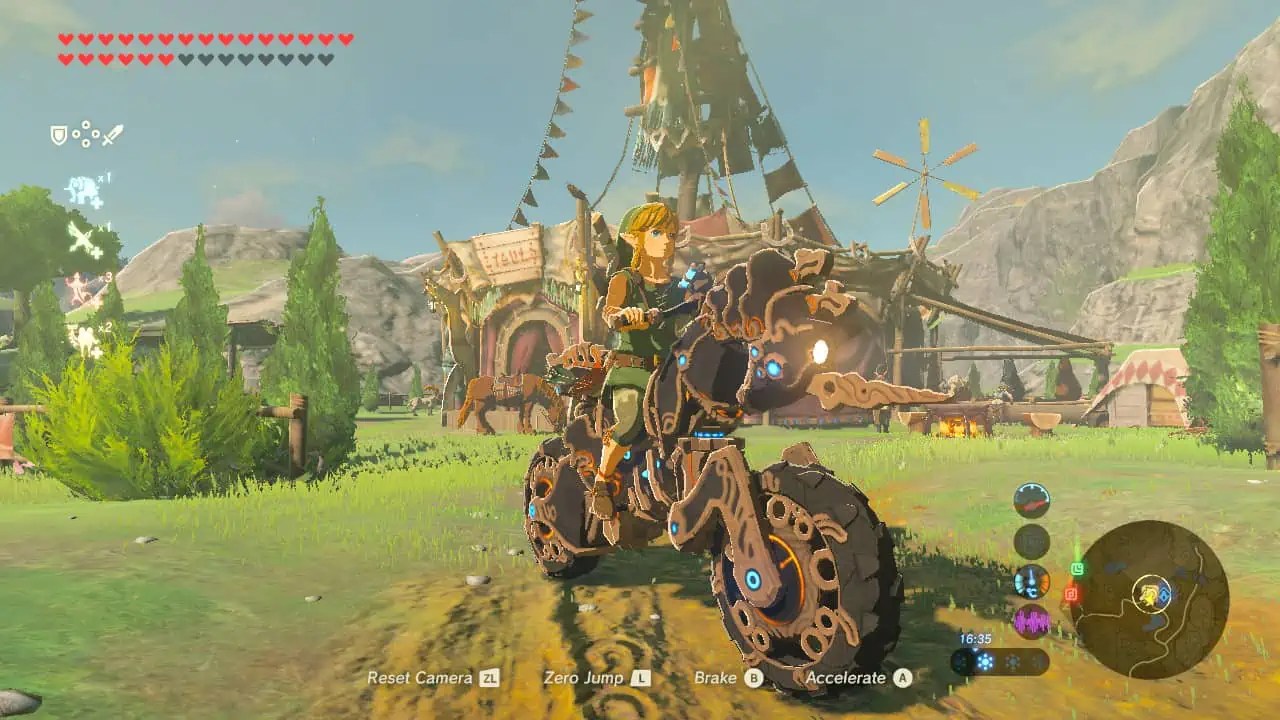
Task: Click the green destination marker left of the minimap
Action: (1078, 568)
